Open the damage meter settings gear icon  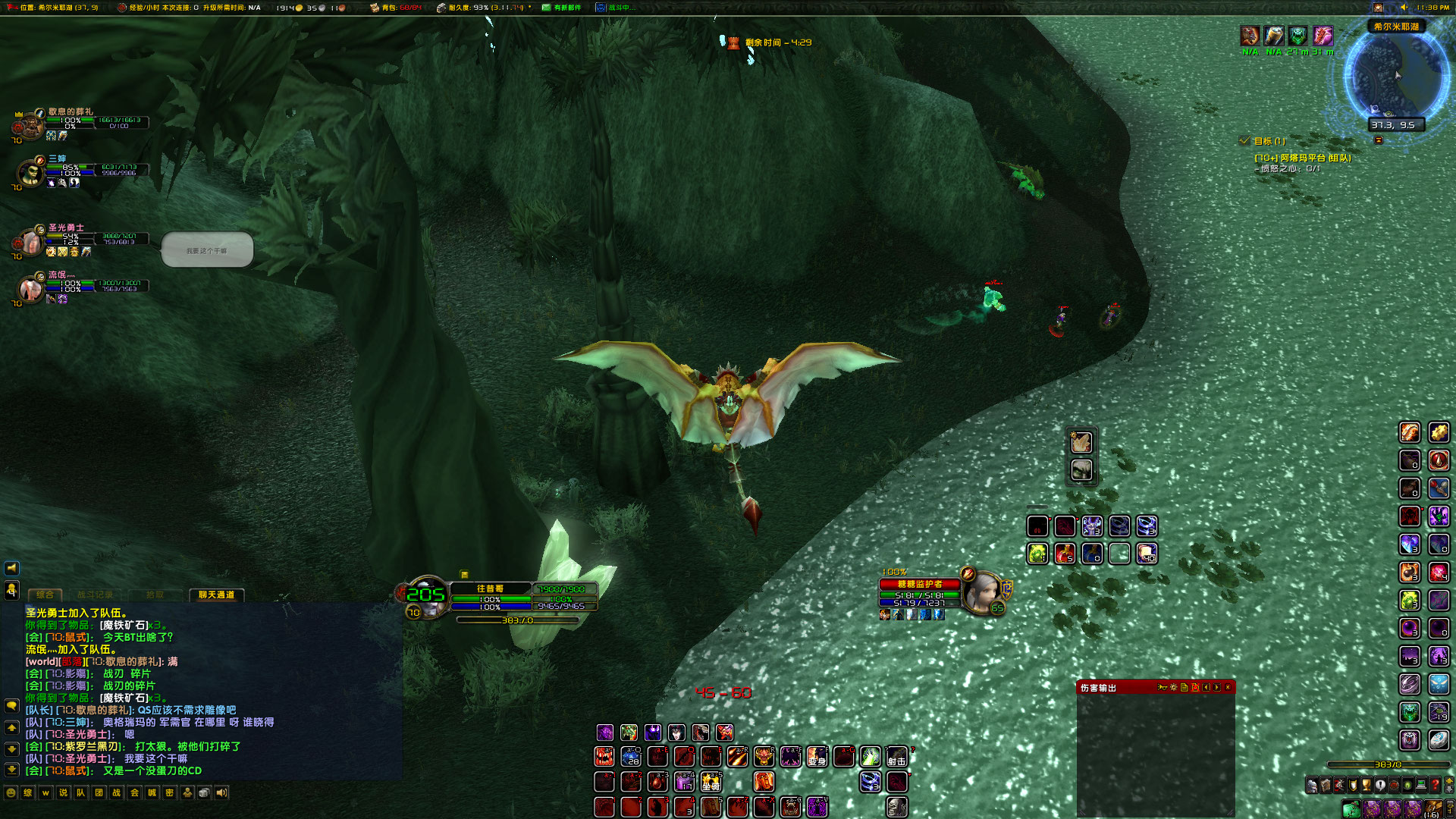click(1175, 688)
